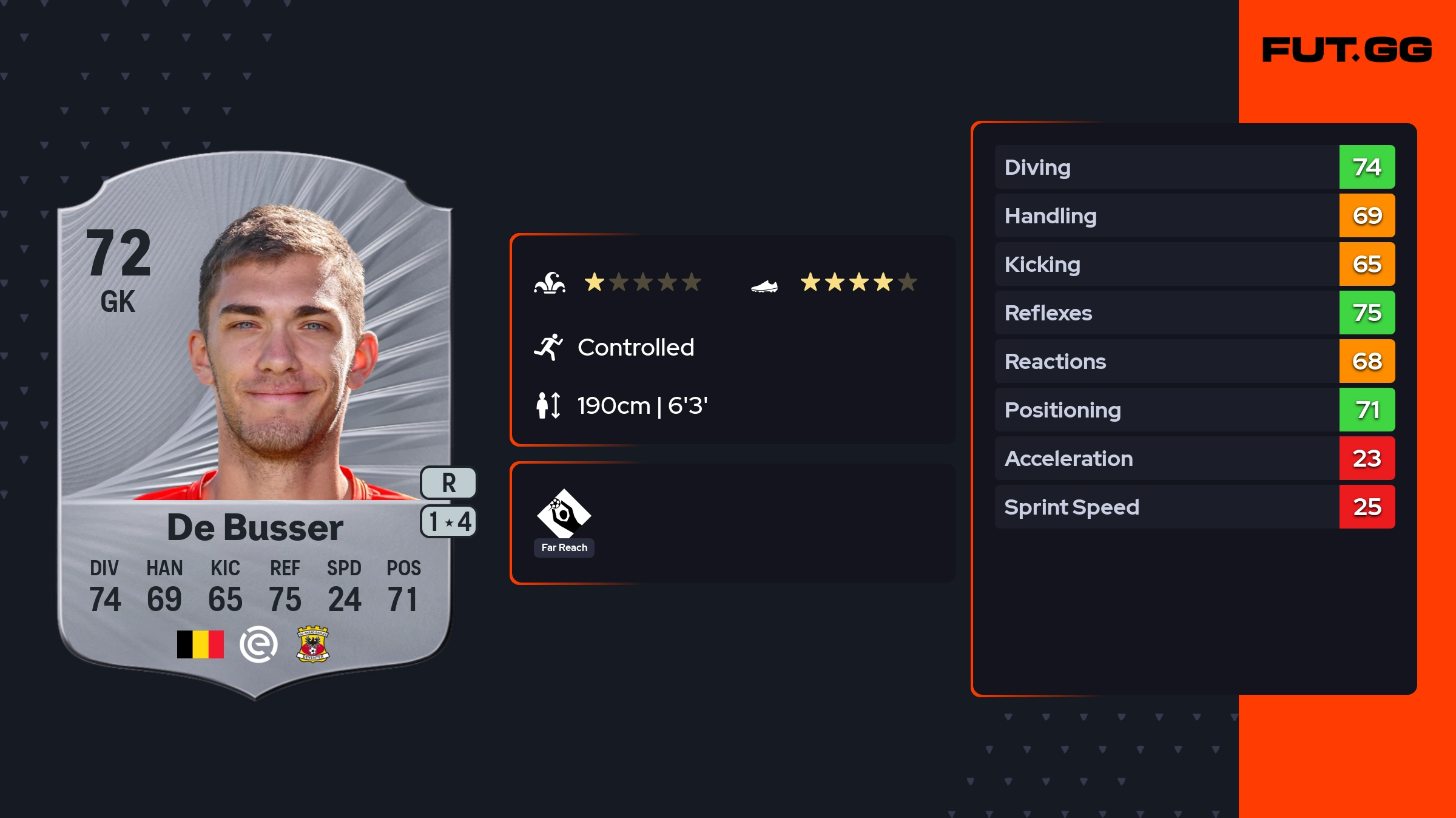Click the Far Reach playstyle icon
Viewport: 1456px width, 818px height.
coord(564,514)
